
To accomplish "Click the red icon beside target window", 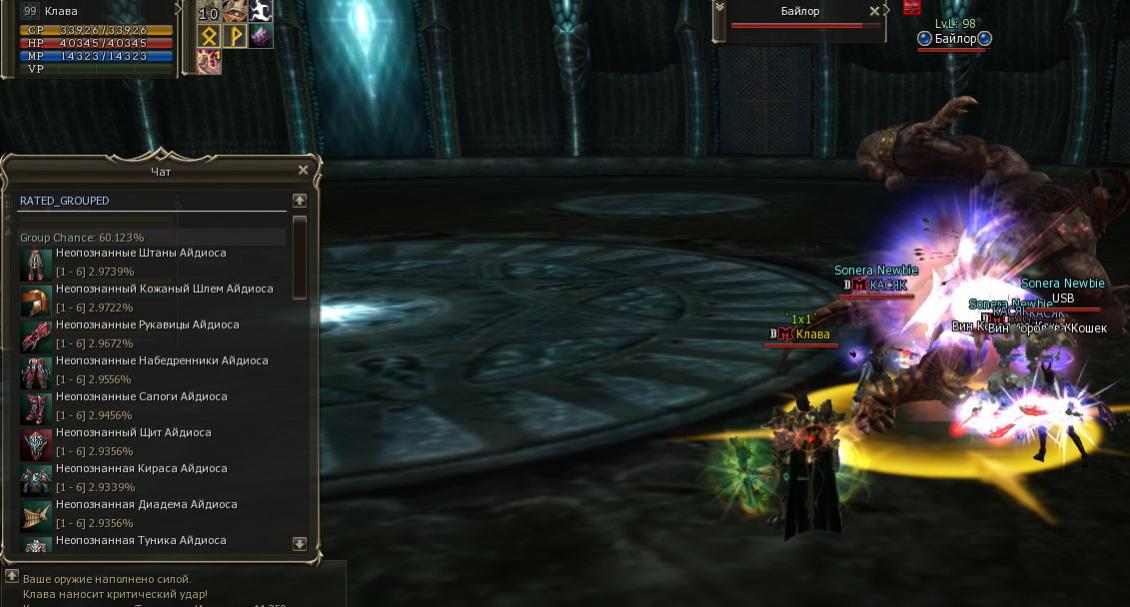I will pos(911,7).
